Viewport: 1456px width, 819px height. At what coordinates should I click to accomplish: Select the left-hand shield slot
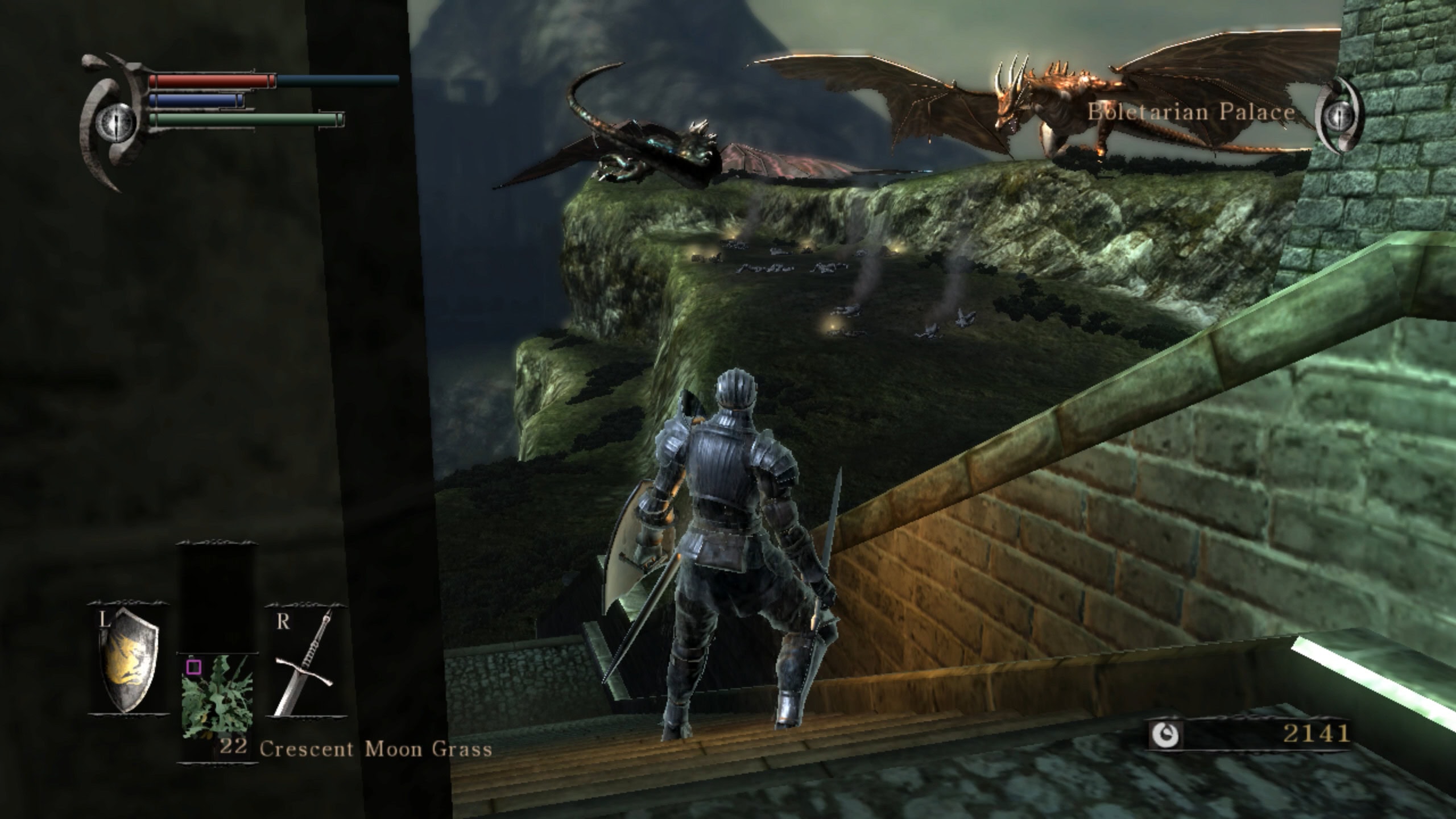tap(129, 659)
